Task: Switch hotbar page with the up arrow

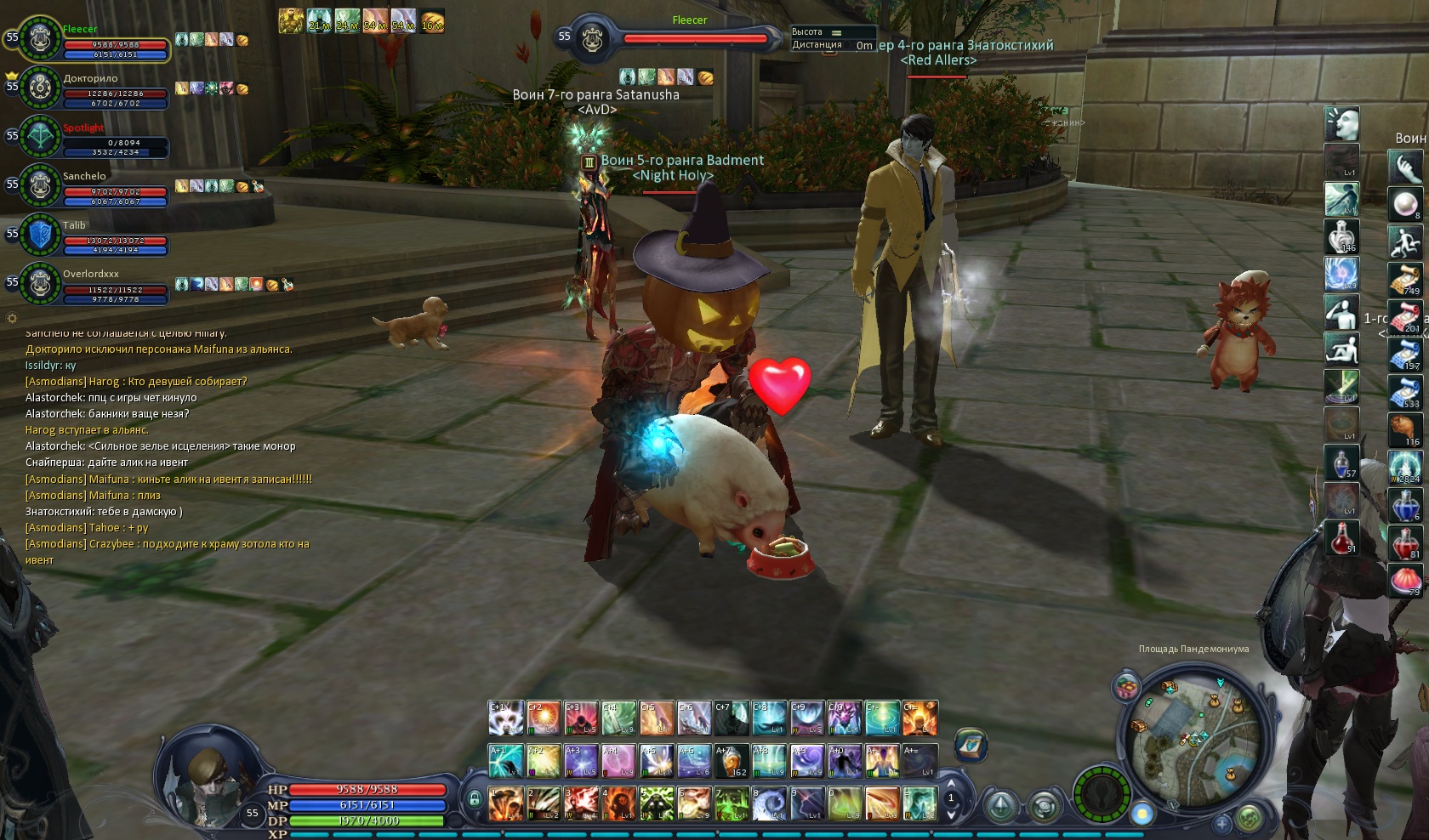Action: tap(951, 785)
